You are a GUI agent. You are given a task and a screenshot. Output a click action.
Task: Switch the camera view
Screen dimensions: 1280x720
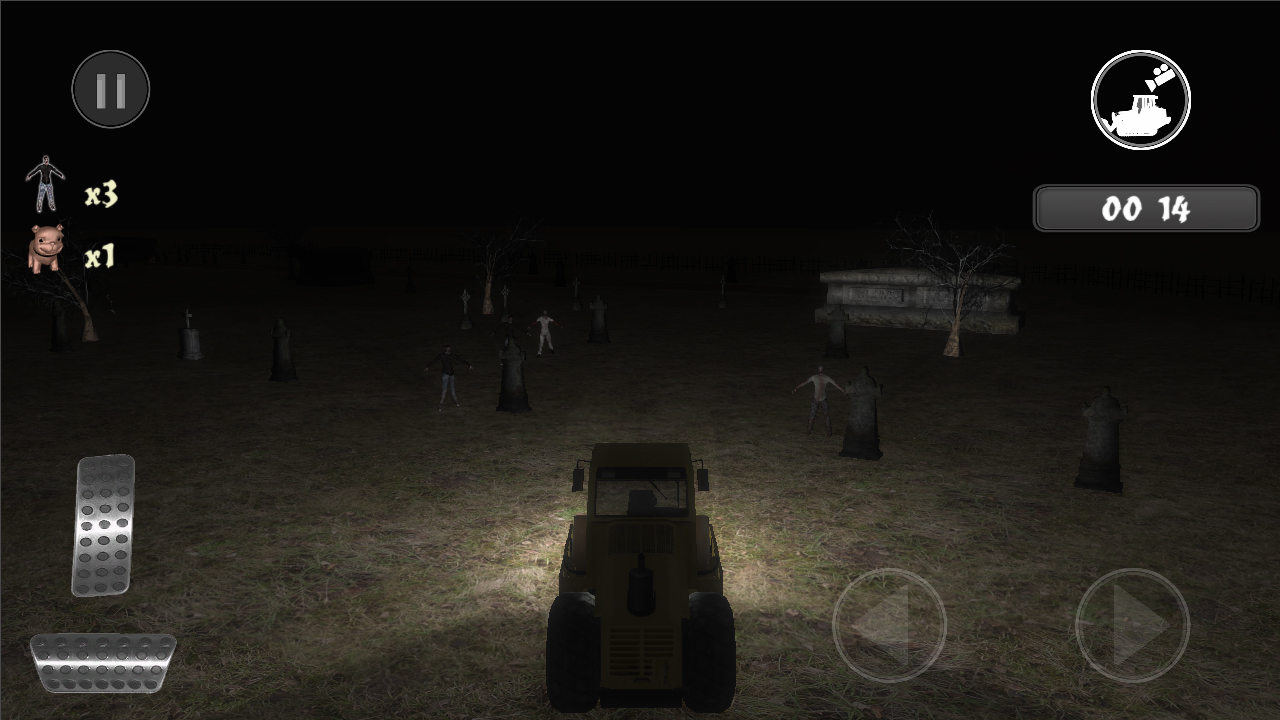point(1139,99)
